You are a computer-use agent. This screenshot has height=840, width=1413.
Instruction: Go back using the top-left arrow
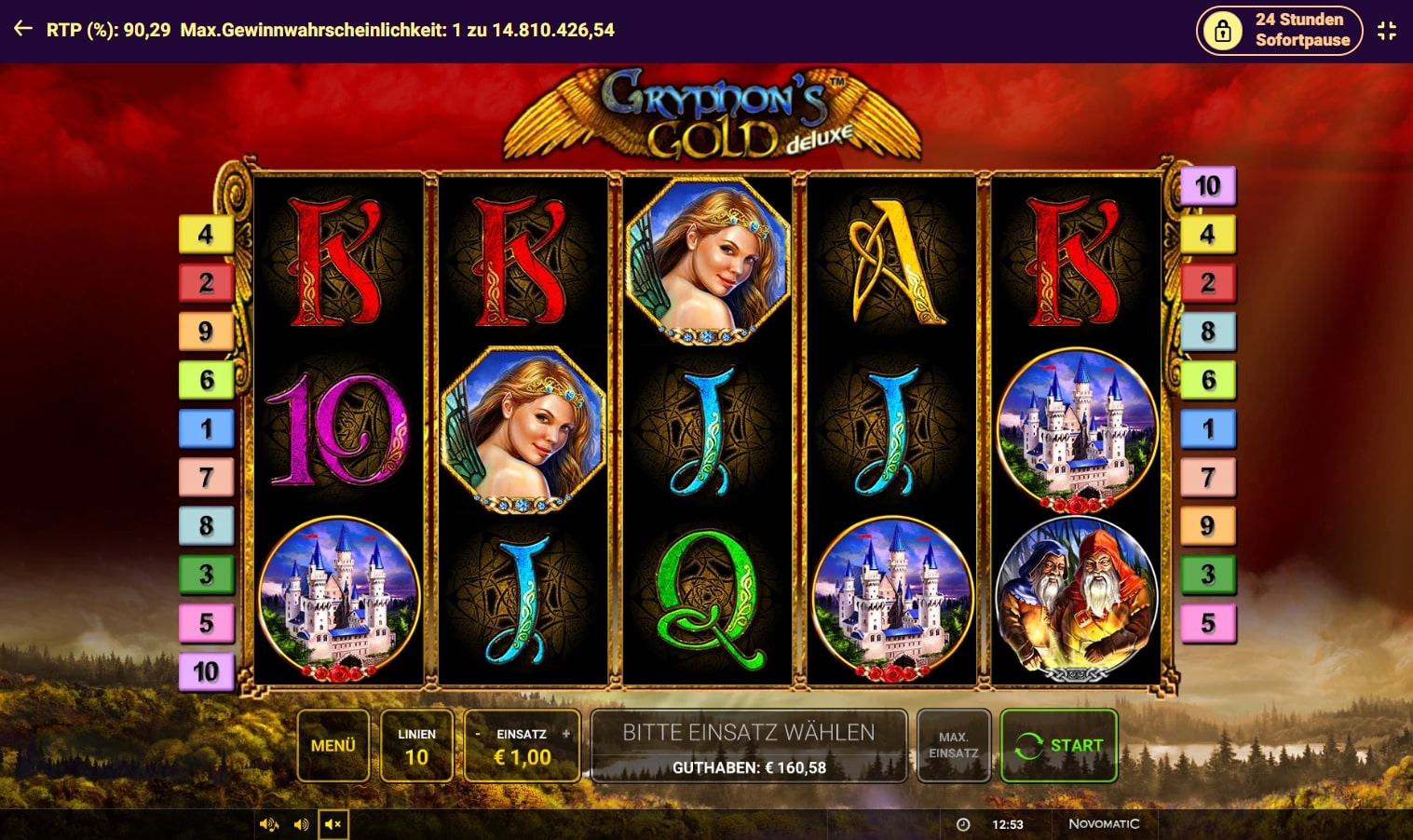tap(23, 30)
